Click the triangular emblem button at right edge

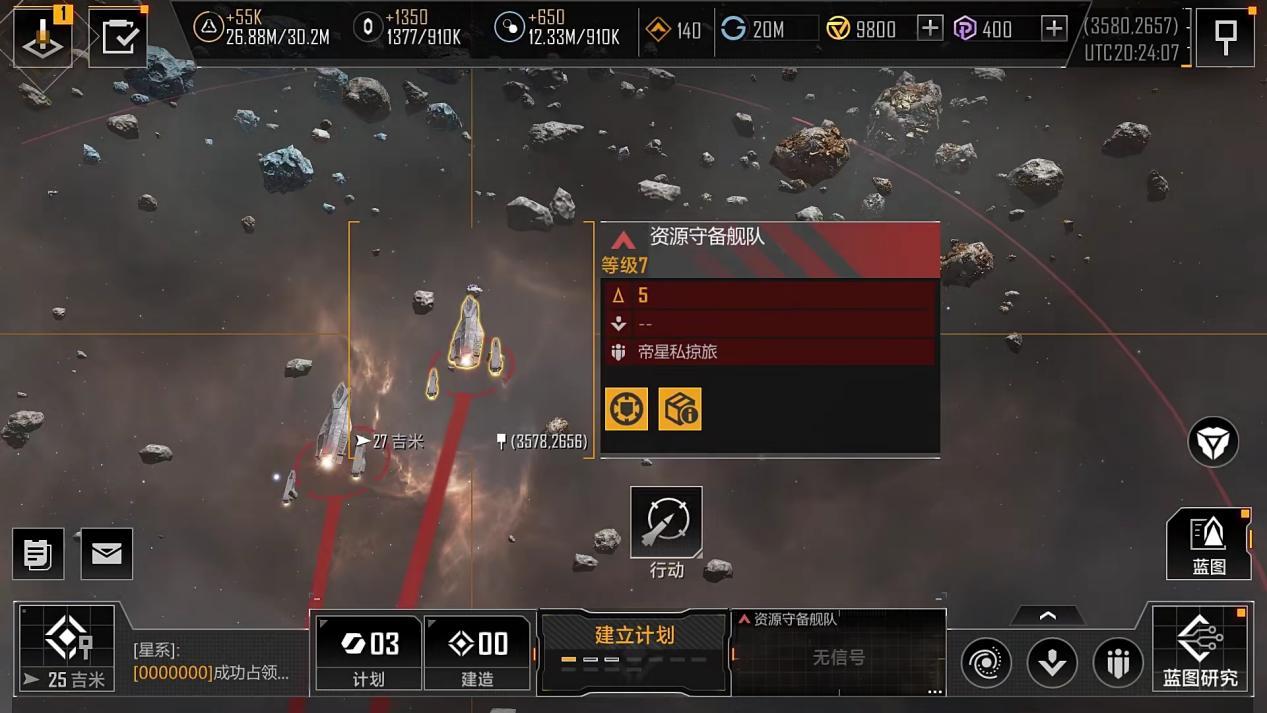tap(1213, 442)
